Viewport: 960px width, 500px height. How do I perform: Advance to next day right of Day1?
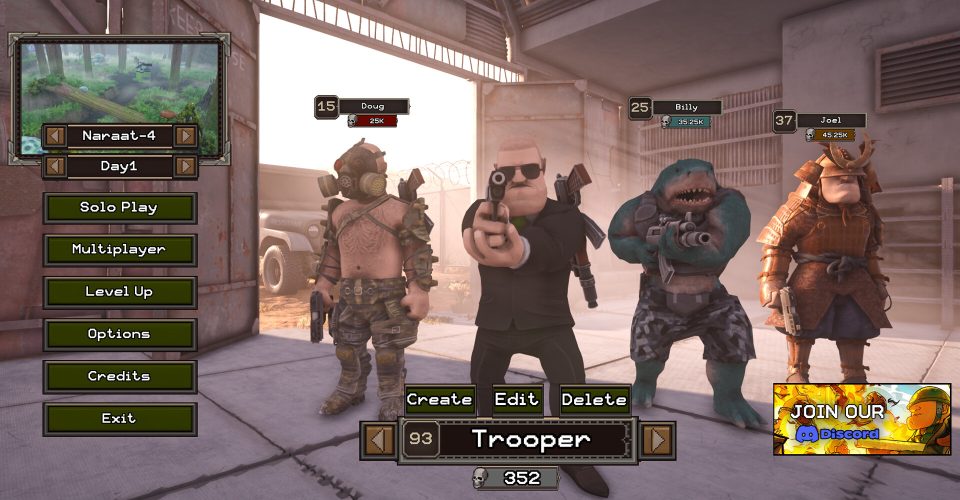[x=185, y=166]
